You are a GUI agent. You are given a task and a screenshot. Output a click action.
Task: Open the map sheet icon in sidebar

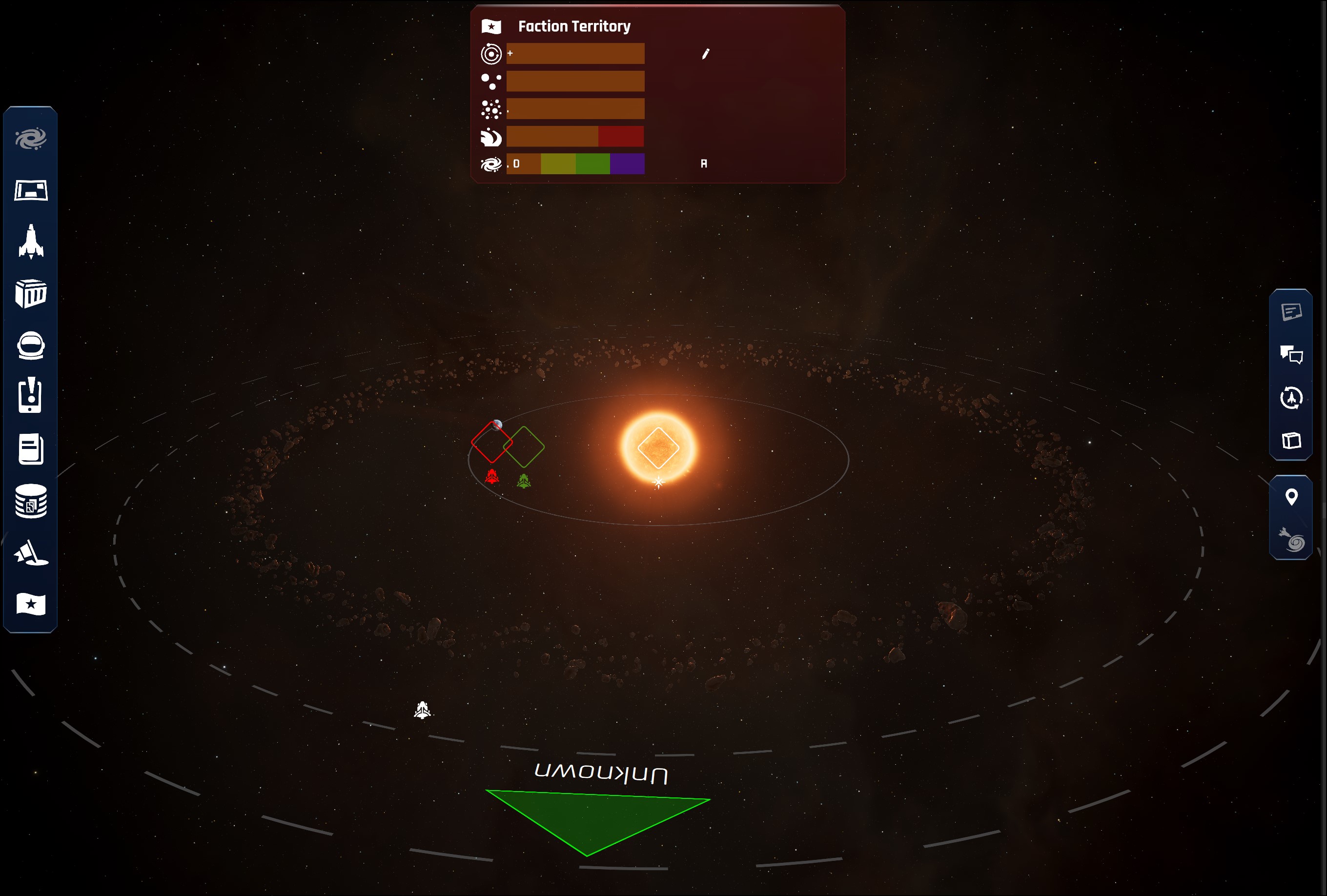31,191
